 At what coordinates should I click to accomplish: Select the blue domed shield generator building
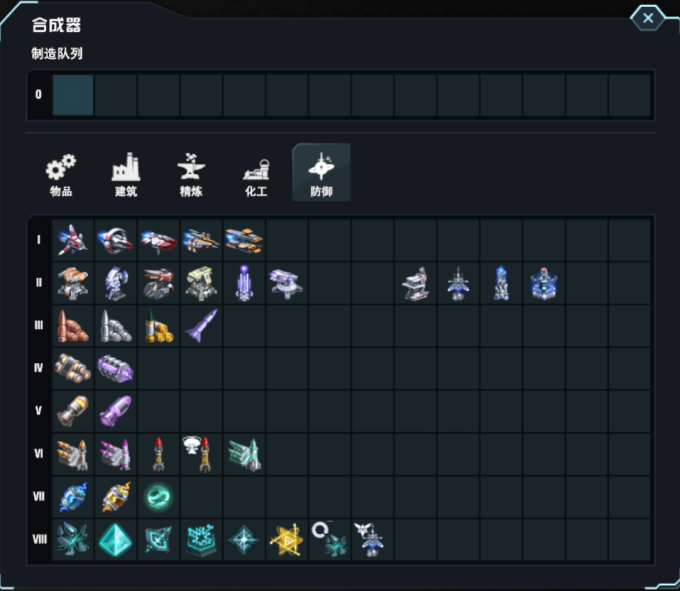[543, 283]
